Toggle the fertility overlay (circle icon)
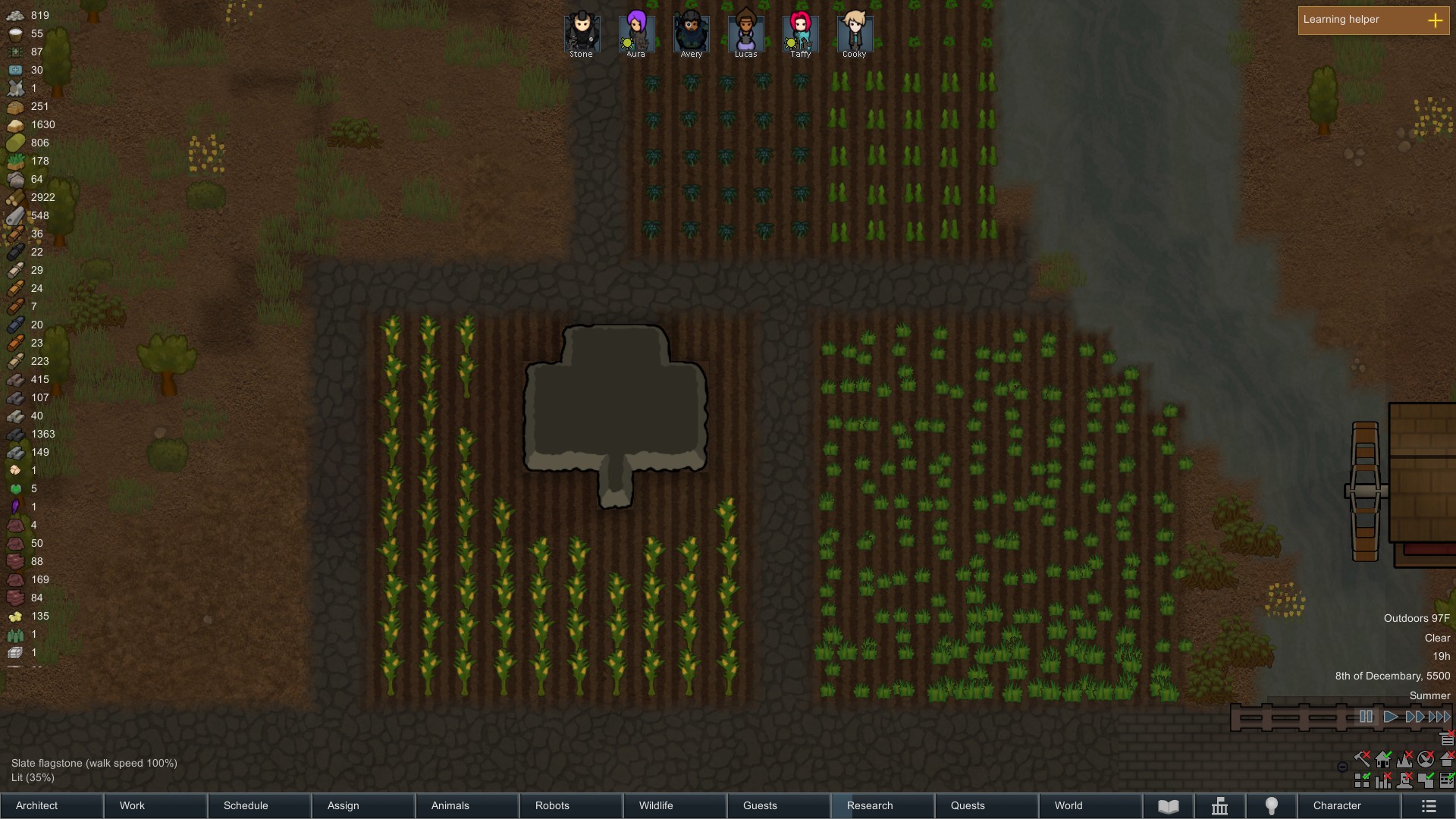The image size is (1456, 819). (1426, 759)
